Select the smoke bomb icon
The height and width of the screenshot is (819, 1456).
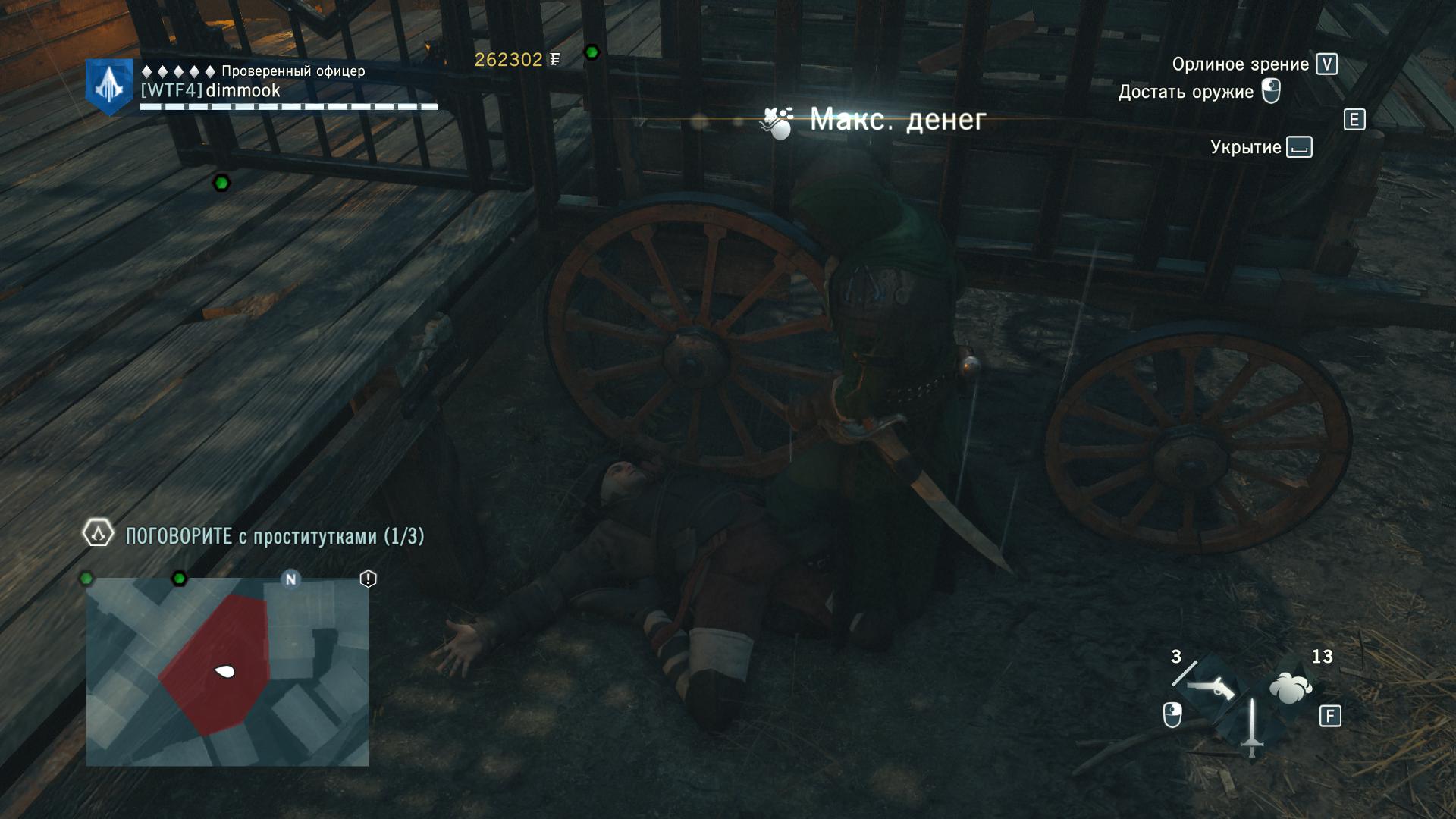tap(1290, 689)
